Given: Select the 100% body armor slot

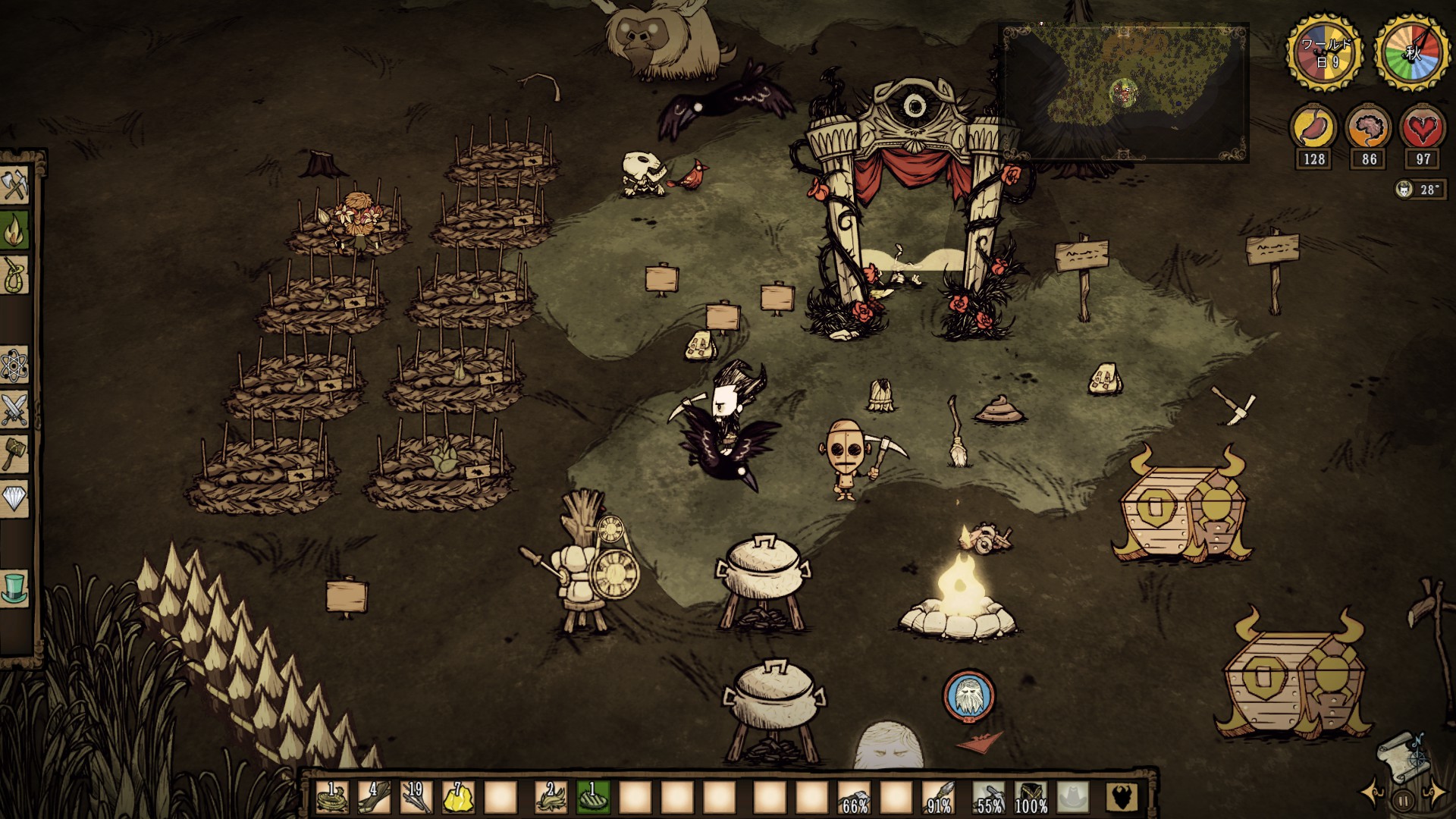Looking at the screenshot, I should 1031,798.
